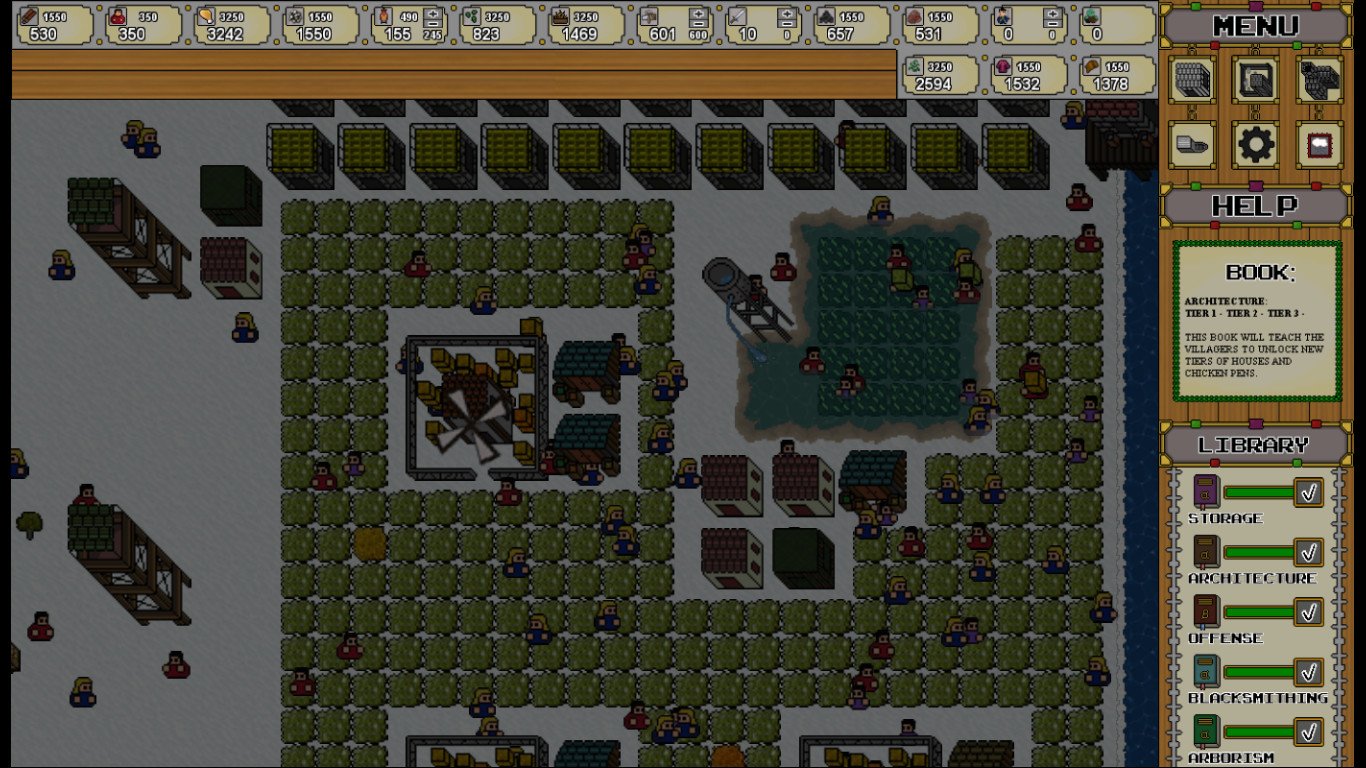Toggle the Blacksmithing research checkbox
The width and height of the screenshot is (1366, 768).
point(1308,672)
